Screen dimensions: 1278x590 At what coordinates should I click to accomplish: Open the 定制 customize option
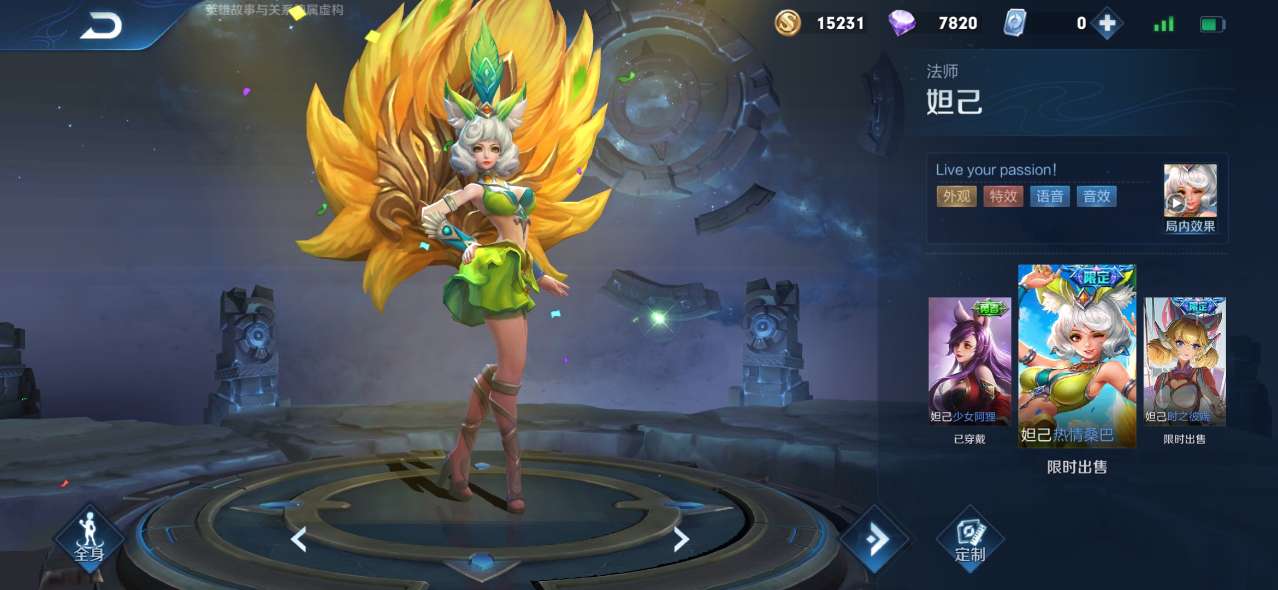969,540
